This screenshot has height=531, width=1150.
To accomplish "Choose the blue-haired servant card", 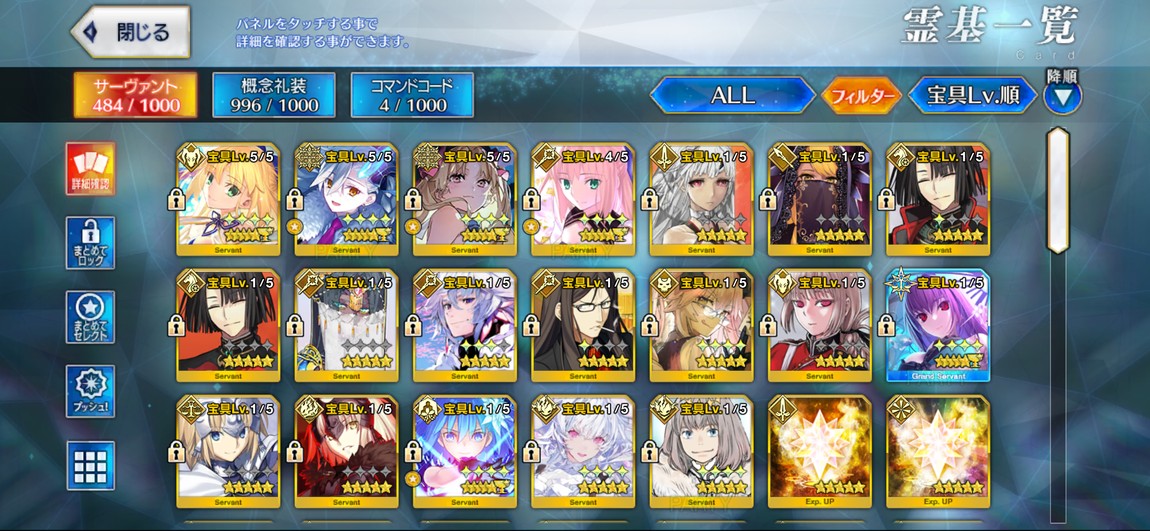I will tap(464, 452).
